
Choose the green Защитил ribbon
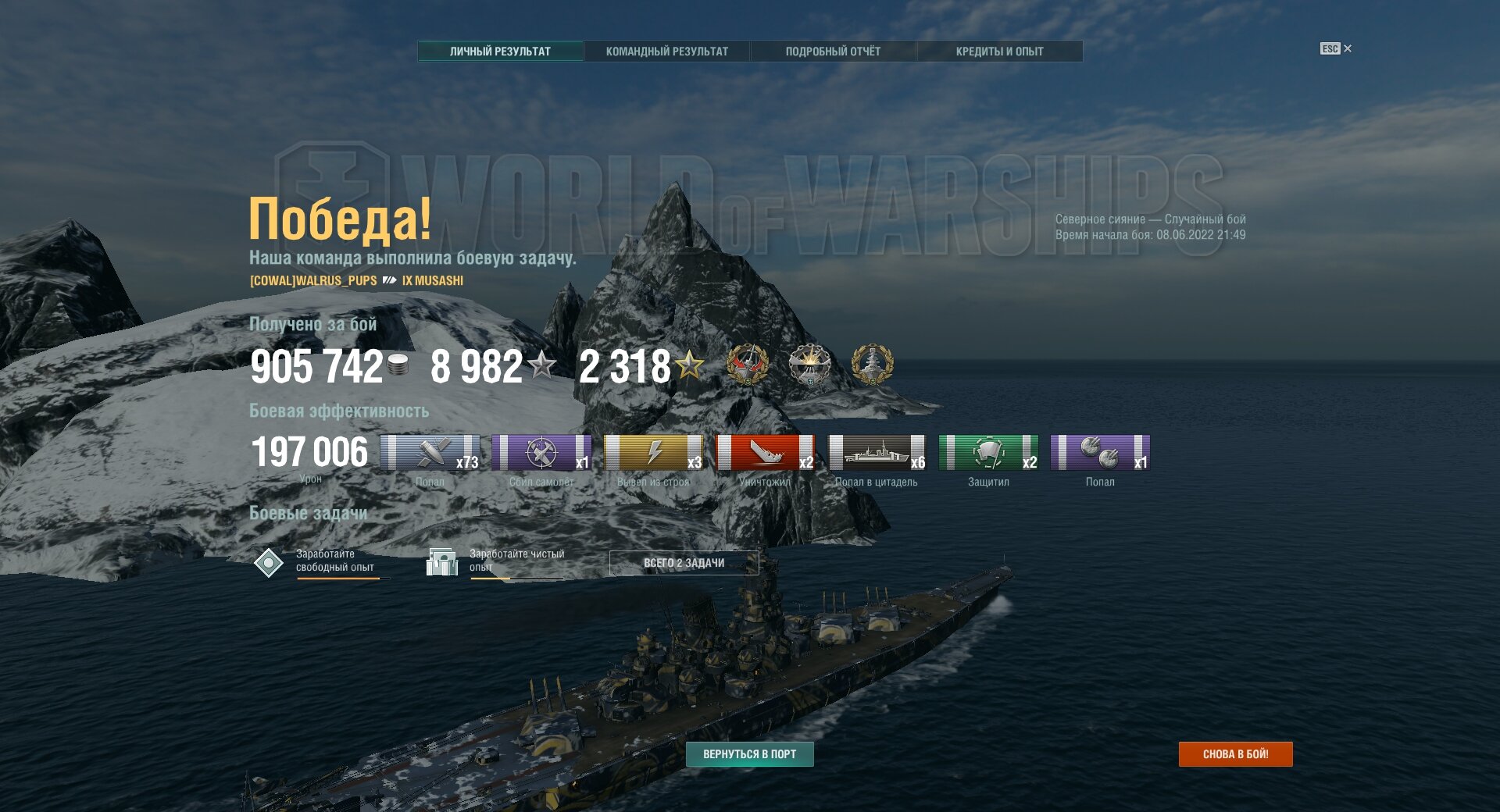(x=988, y=453)
